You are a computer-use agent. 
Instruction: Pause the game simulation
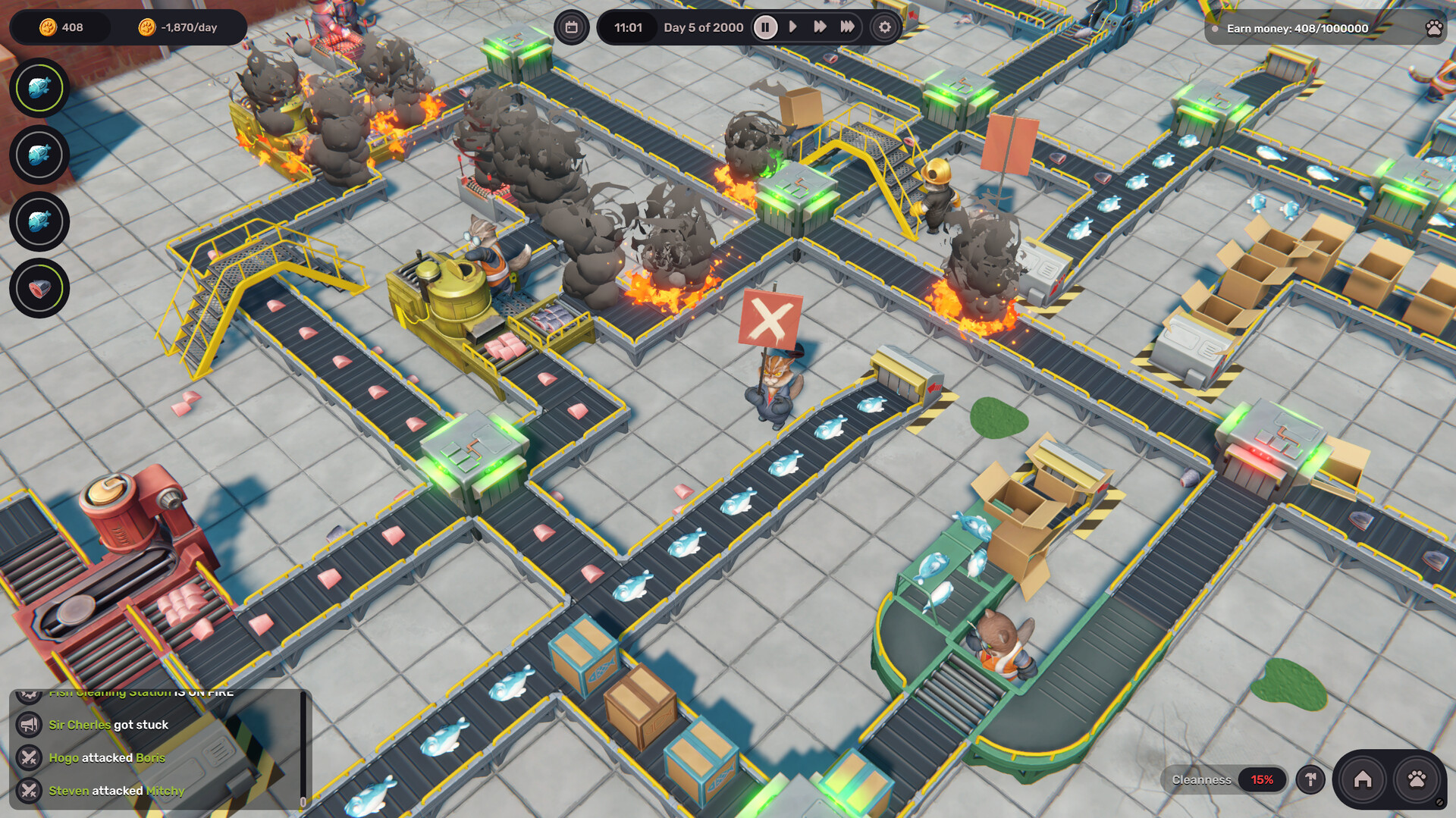765,27
